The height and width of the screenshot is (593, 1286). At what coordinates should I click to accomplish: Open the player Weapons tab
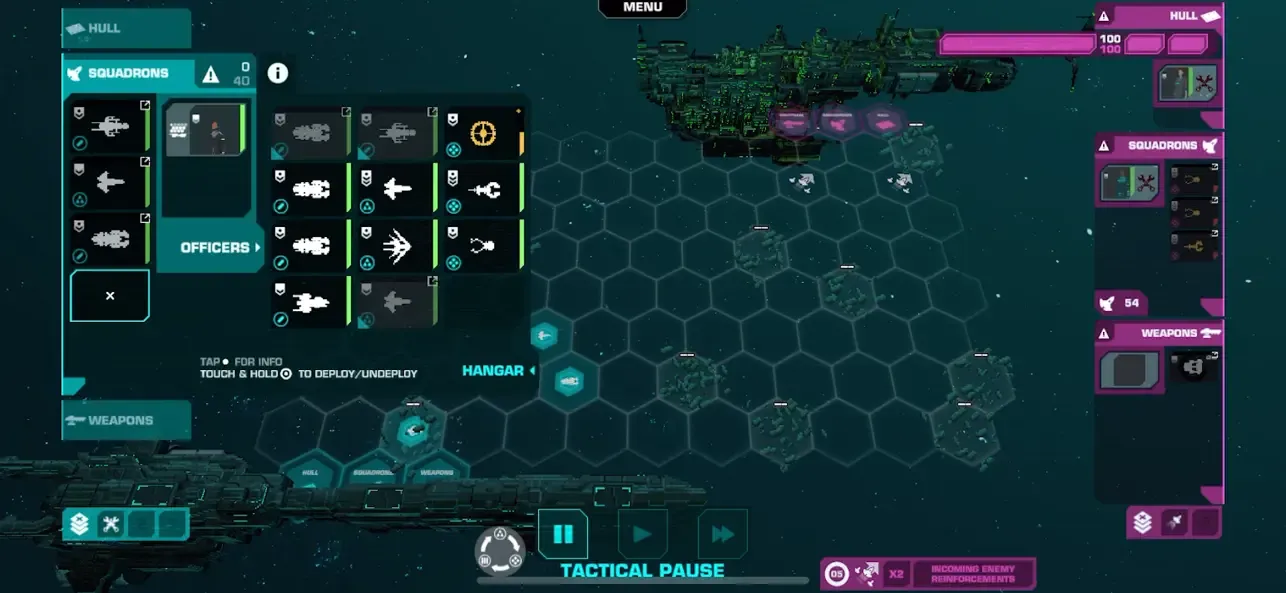(125, 420)
